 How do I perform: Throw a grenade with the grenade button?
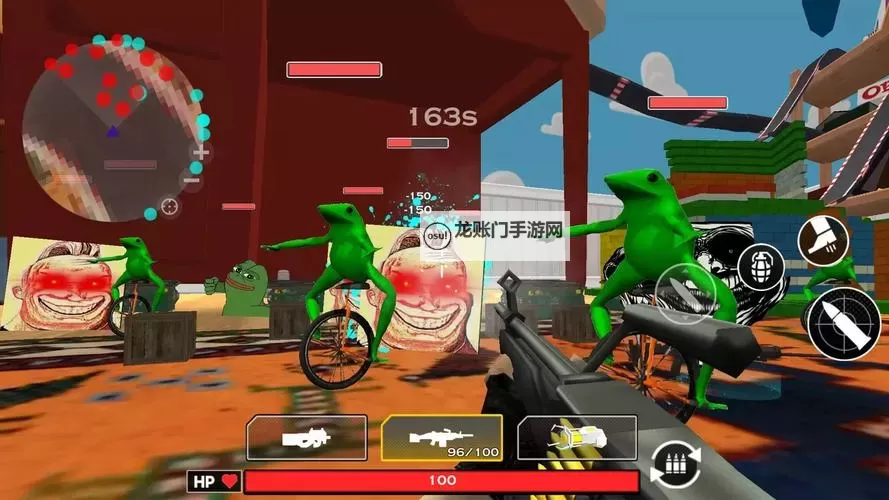coord(761,266)
